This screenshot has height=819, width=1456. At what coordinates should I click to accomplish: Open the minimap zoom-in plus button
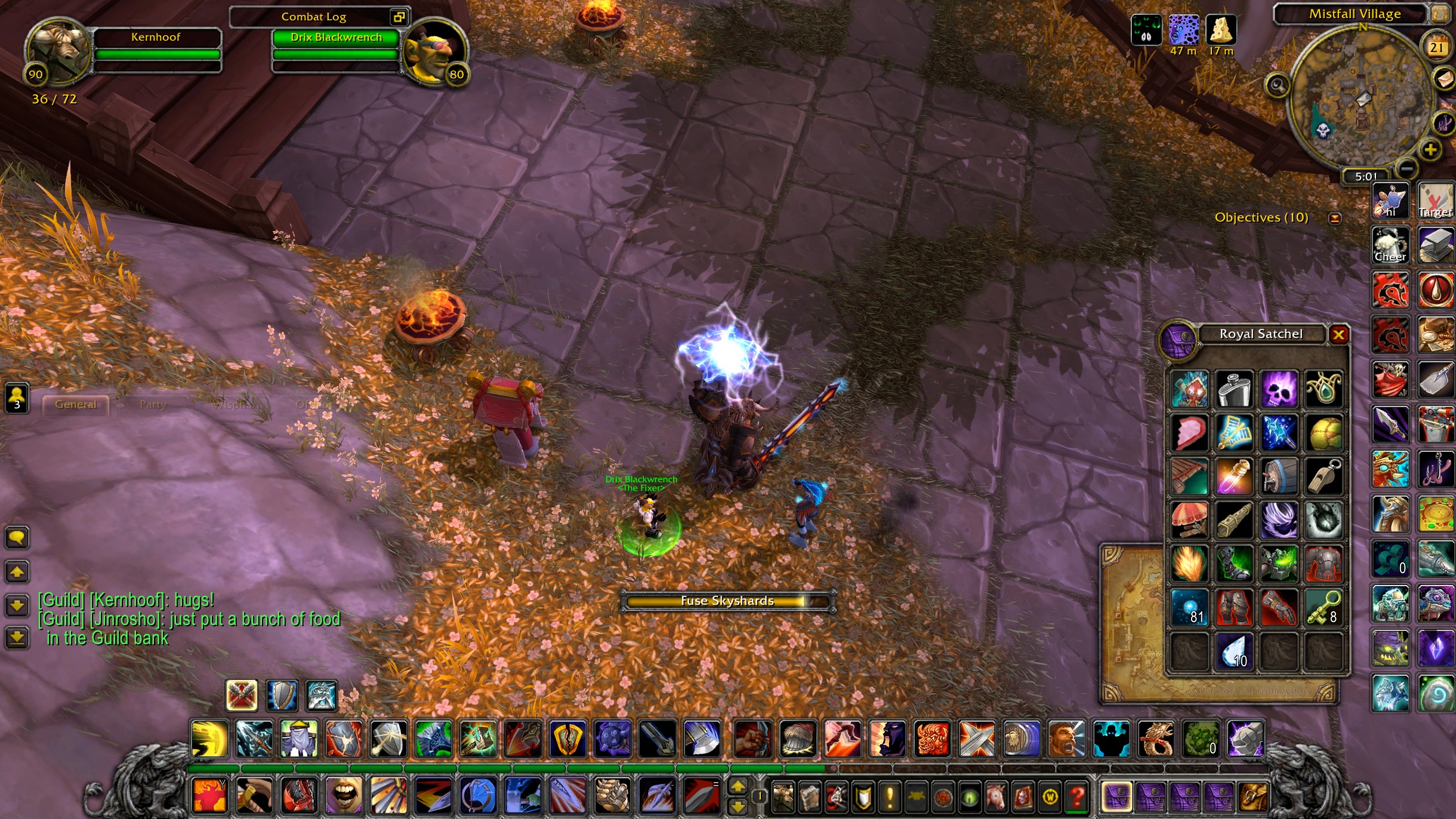click(1430, 150)
